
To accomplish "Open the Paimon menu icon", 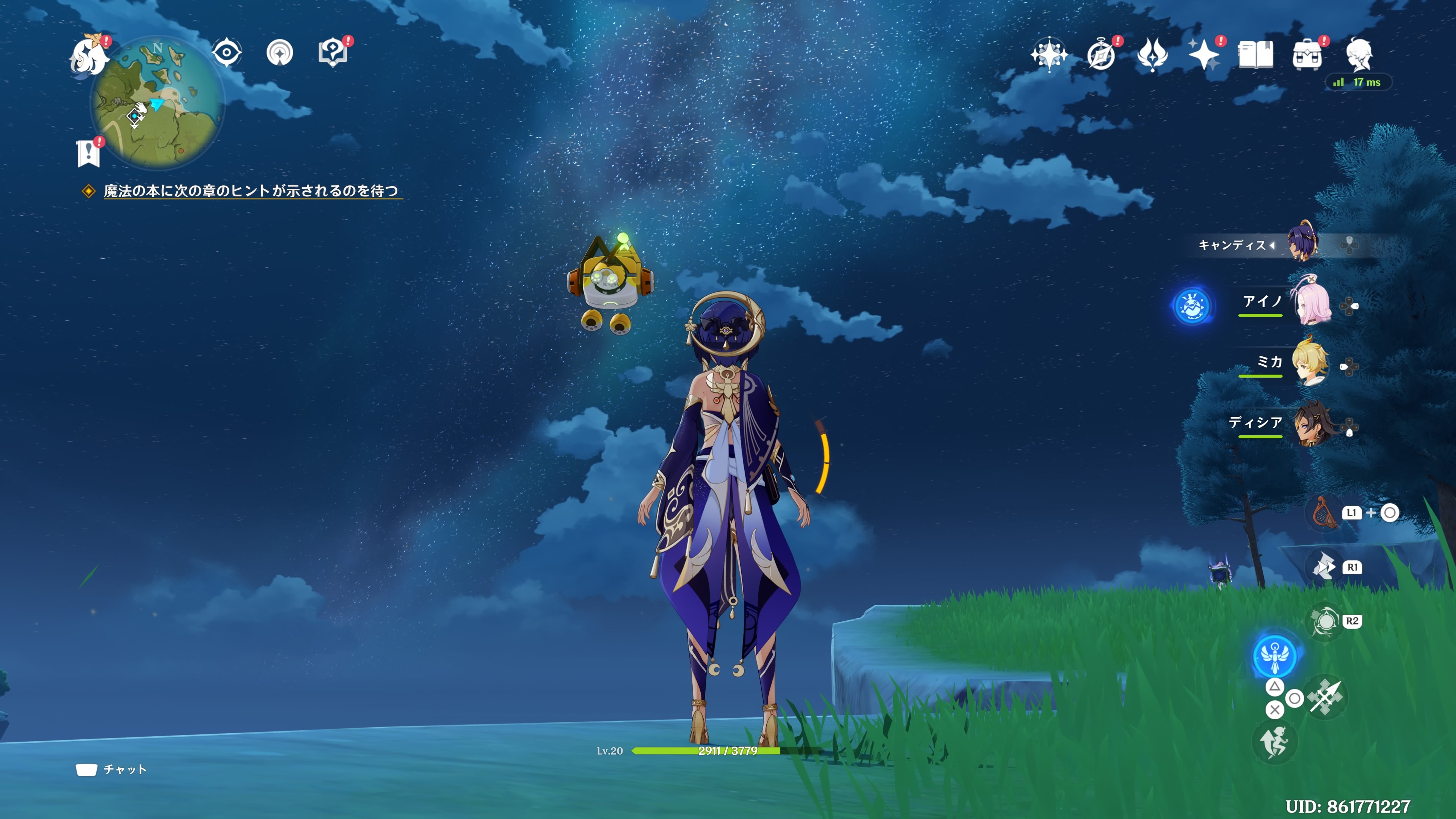I will pyautogui.click(x=89, y=55).
